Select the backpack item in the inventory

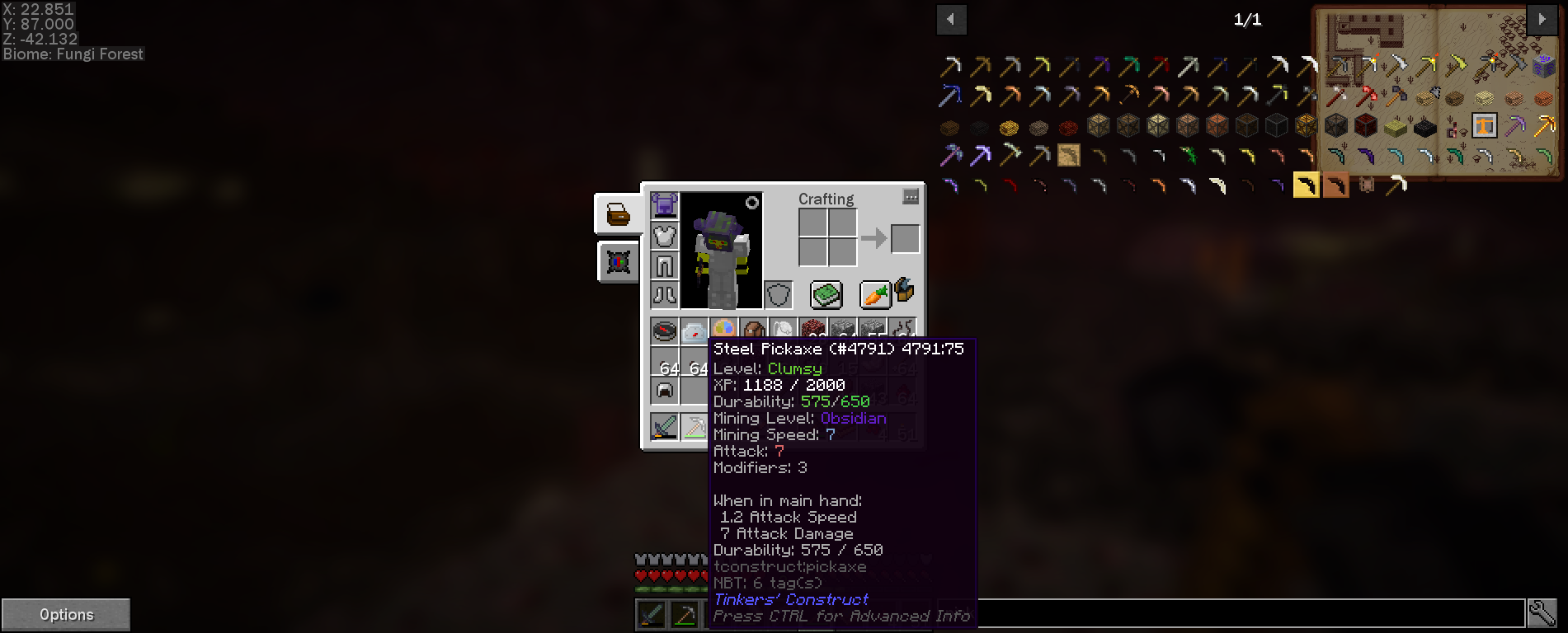point(753,329)
